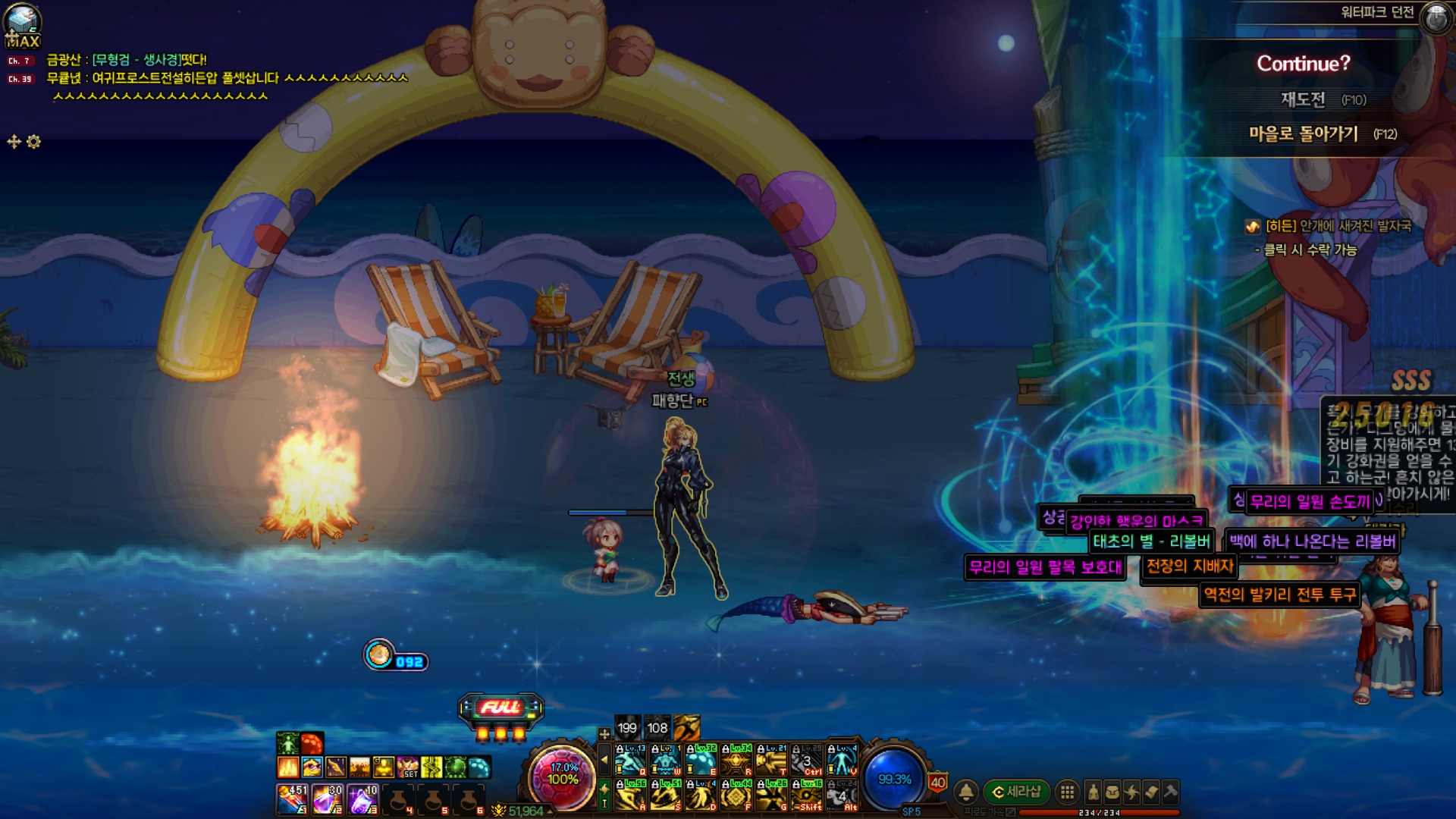This screenshot has width=1456, height=819.
Task: Use the purple potion in quick slot 3
Action: coord(362,799)
